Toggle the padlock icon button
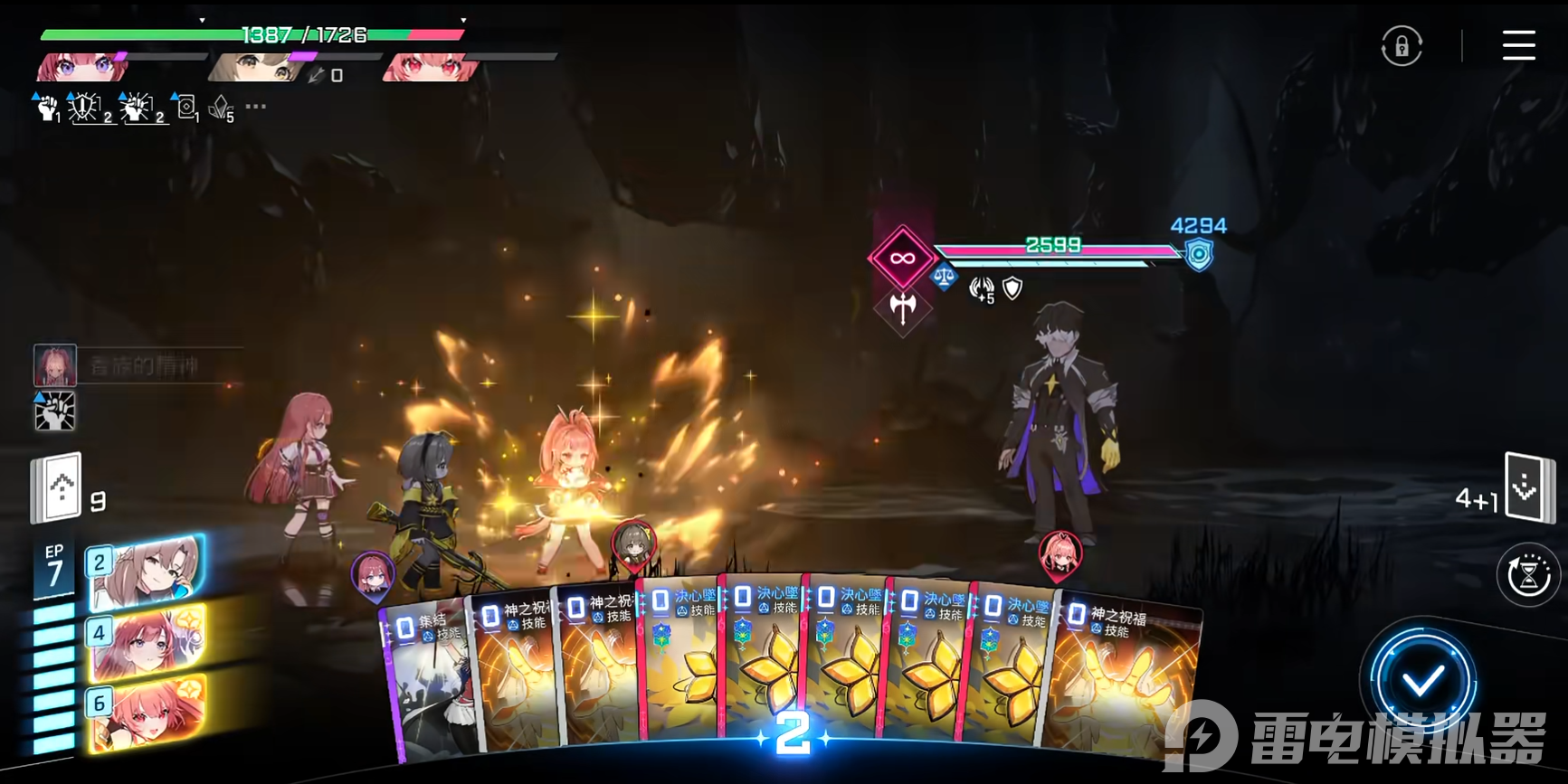This screenshot has width=1568, height=784. [1402, 46]
